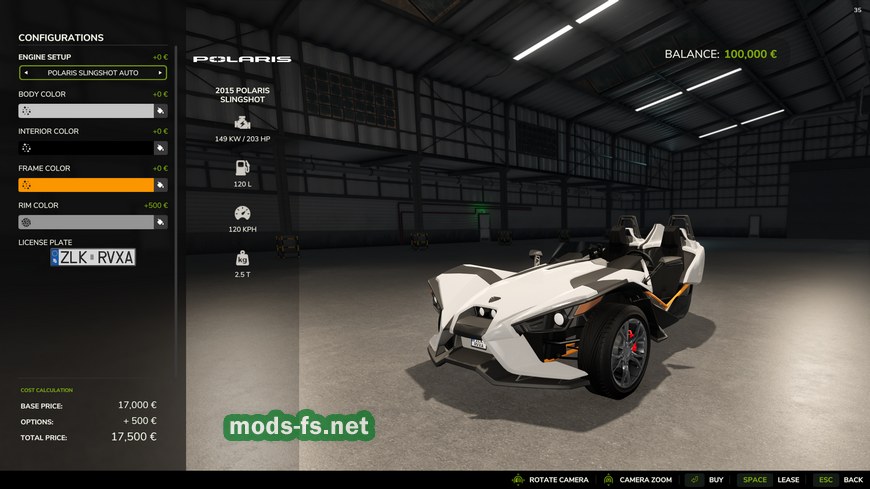The height and width of the screenshot is (489, 870).
Task: Click the rim color paint bucket icon
Action: coord(160,222)
